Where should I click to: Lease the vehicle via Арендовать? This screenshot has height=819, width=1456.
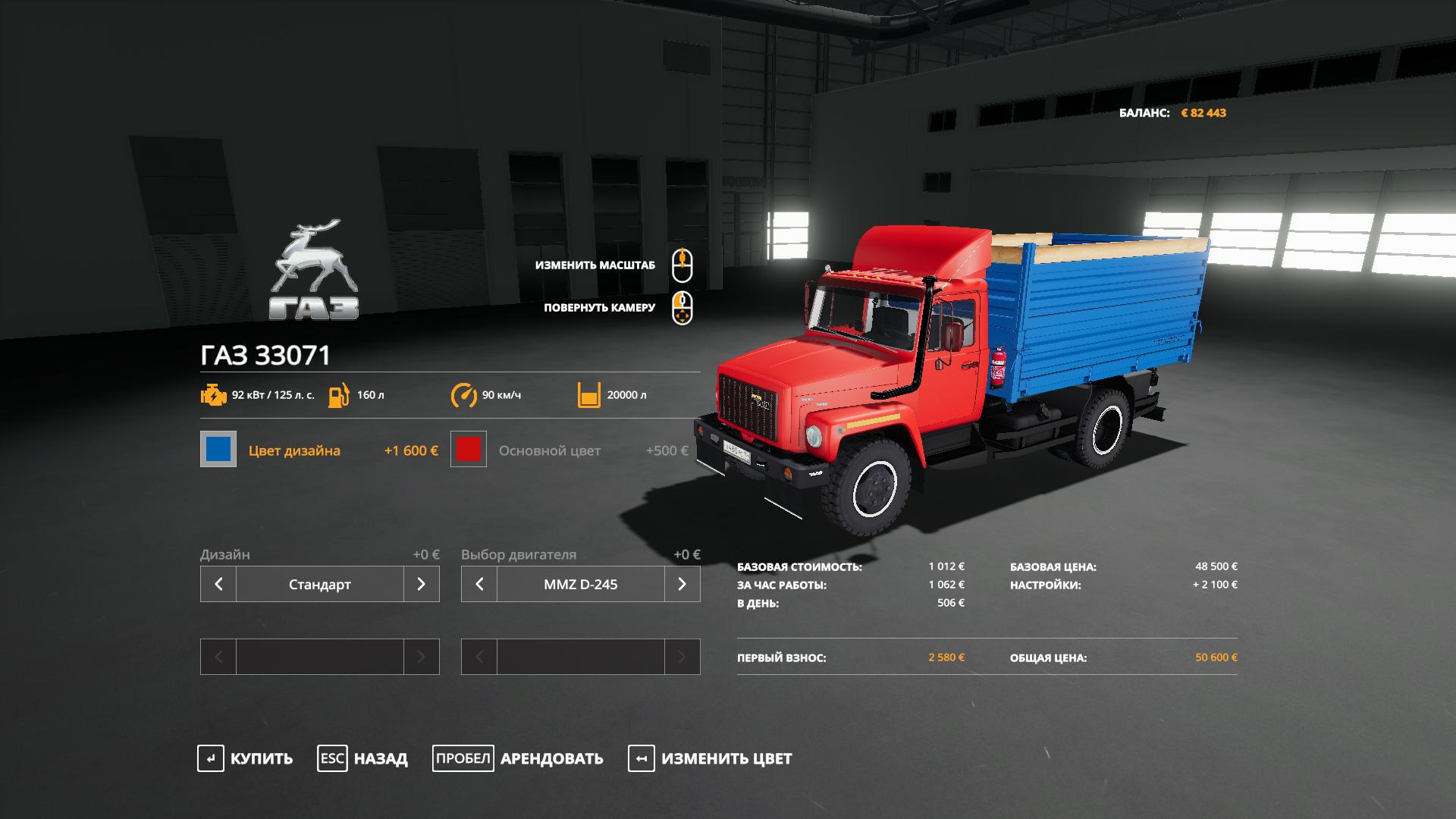[x=518, y=758]
